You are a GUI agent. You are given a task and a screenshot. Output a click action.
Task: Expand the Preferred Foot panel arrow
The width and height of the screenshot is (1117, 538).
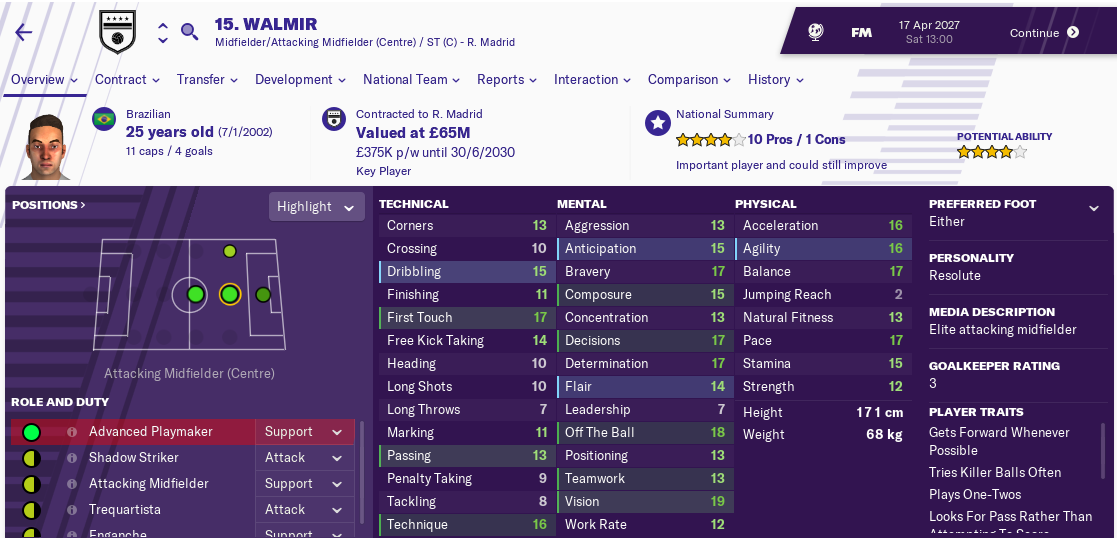(x=1094, y=208)
